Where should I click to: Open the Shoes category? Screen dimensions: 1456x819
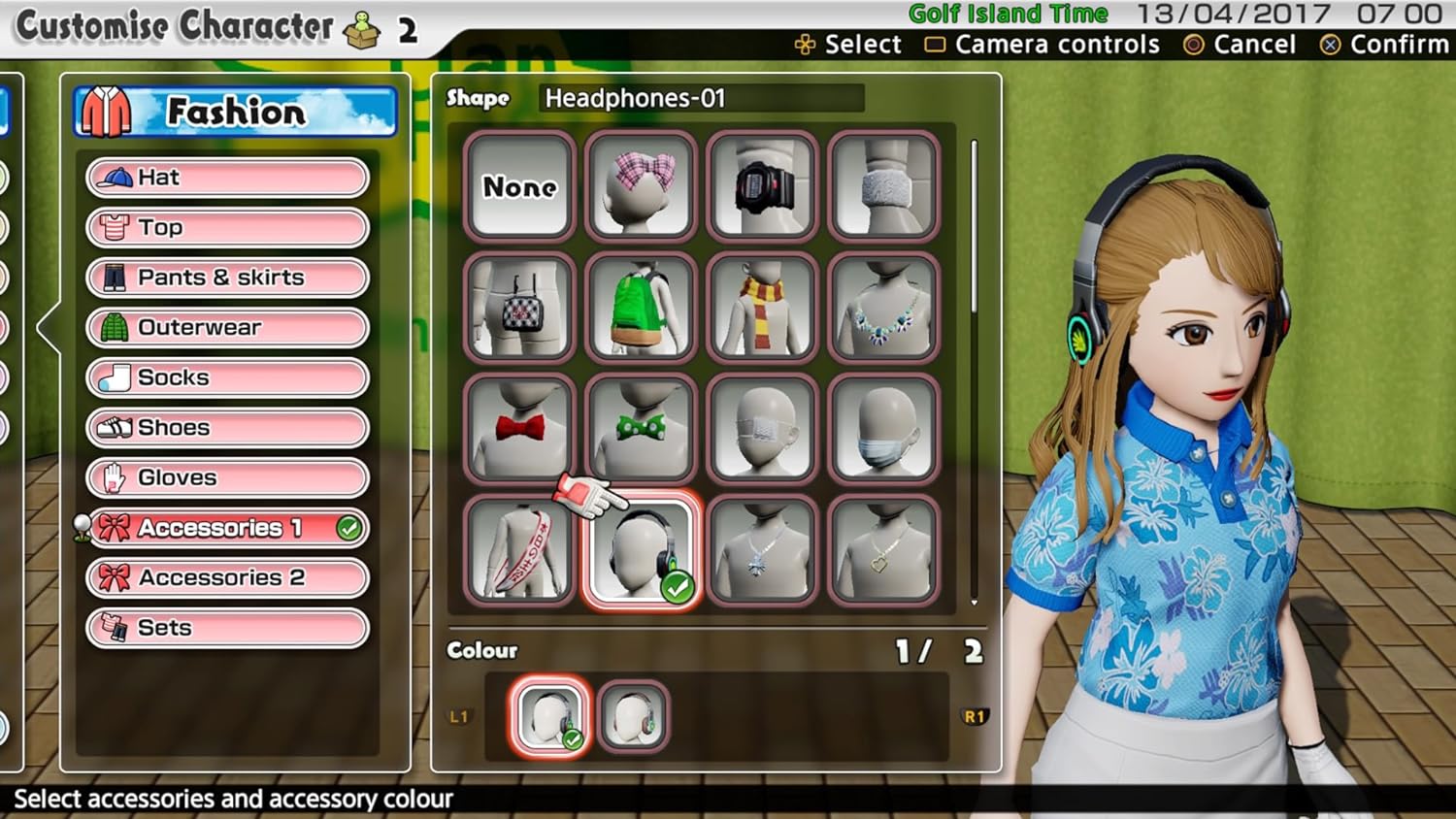227,428
